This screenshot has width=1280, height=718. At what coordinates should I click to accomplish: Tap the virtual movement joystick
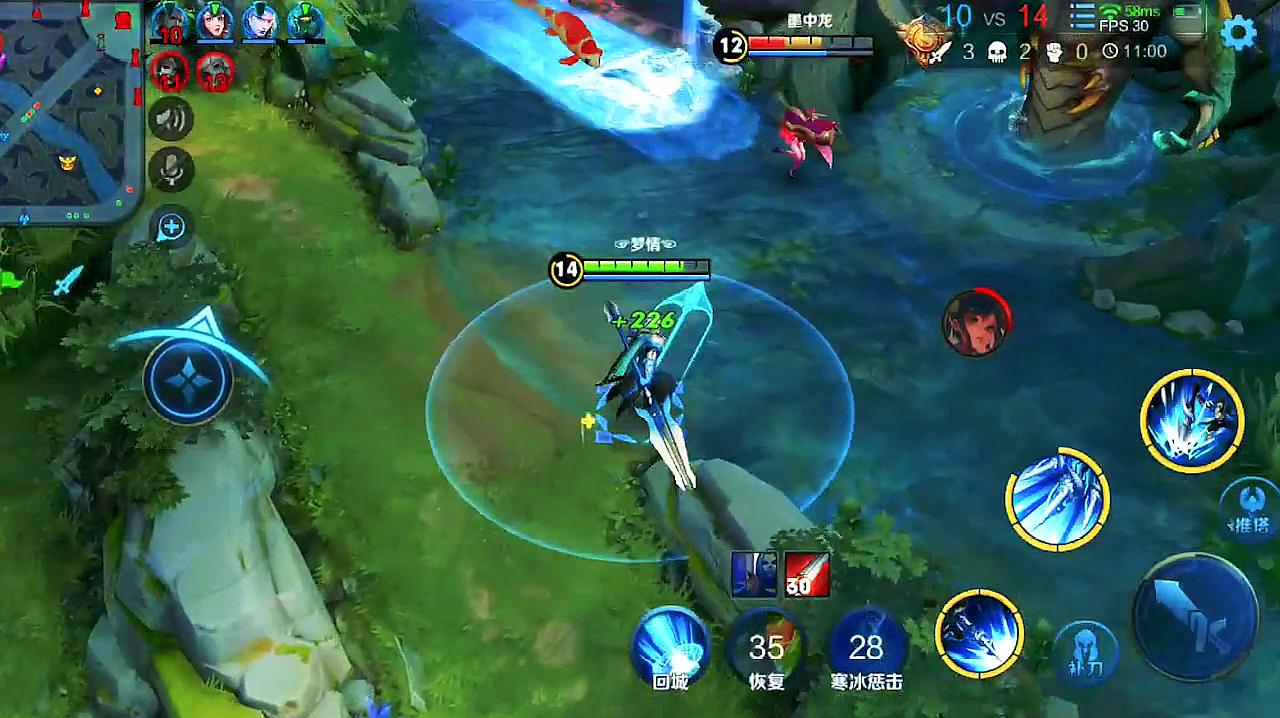click(188, 380)
